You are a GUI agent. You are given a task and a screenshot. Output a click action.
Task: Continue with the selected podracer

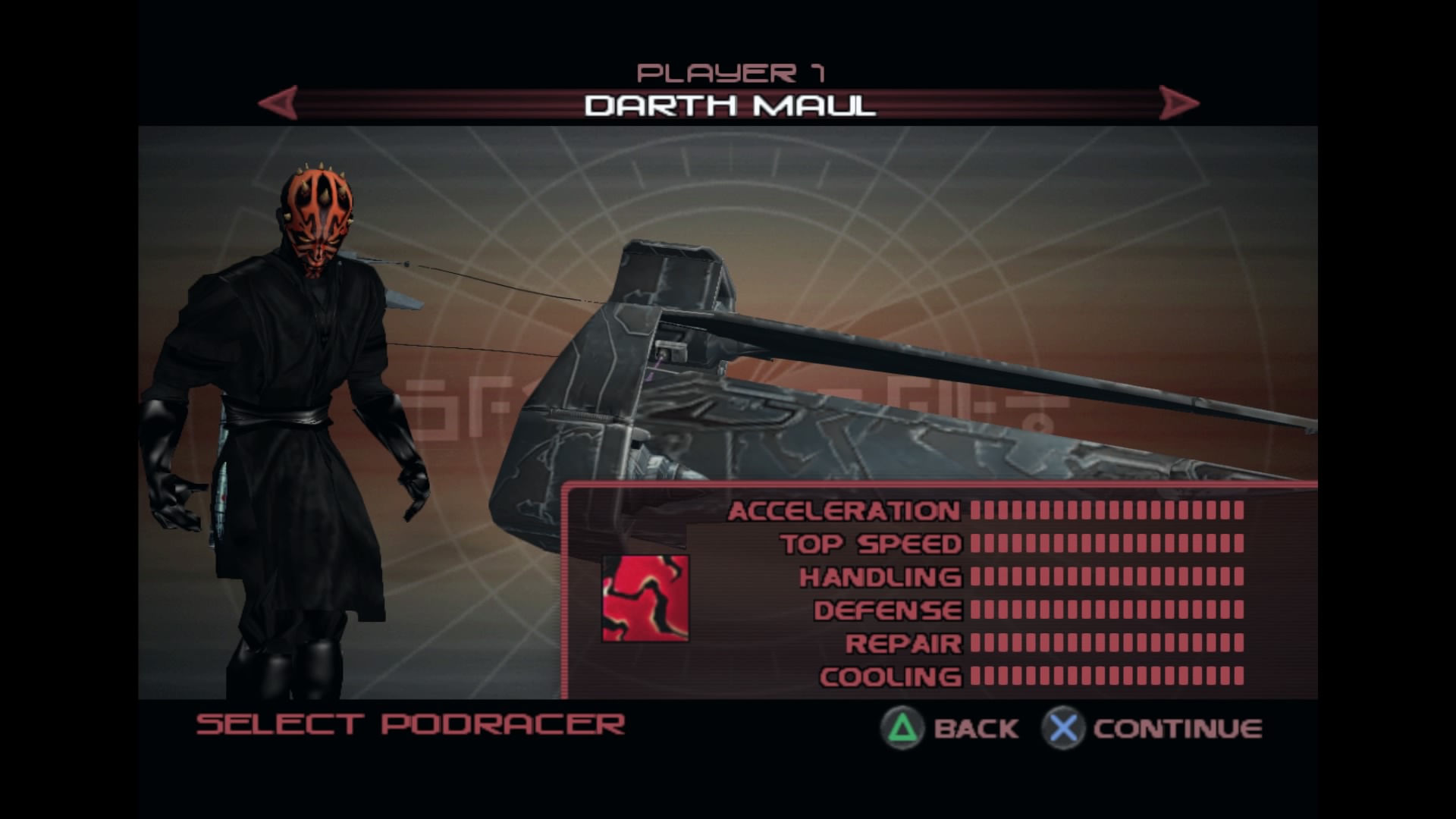(x=1153, y=728)
